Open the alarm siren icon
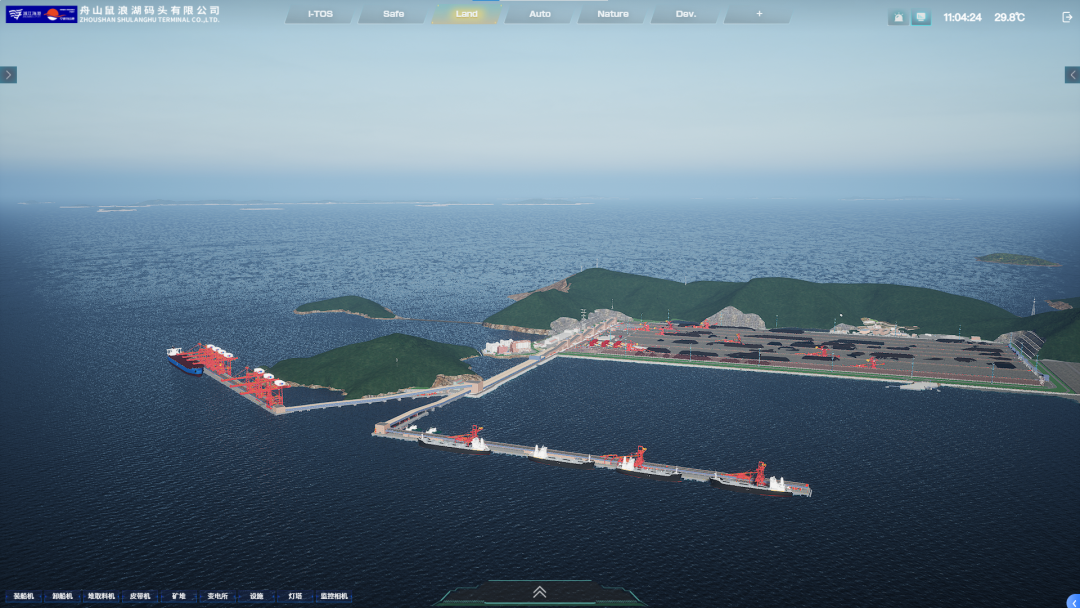 pyautogui.click(x=898, y=17)
